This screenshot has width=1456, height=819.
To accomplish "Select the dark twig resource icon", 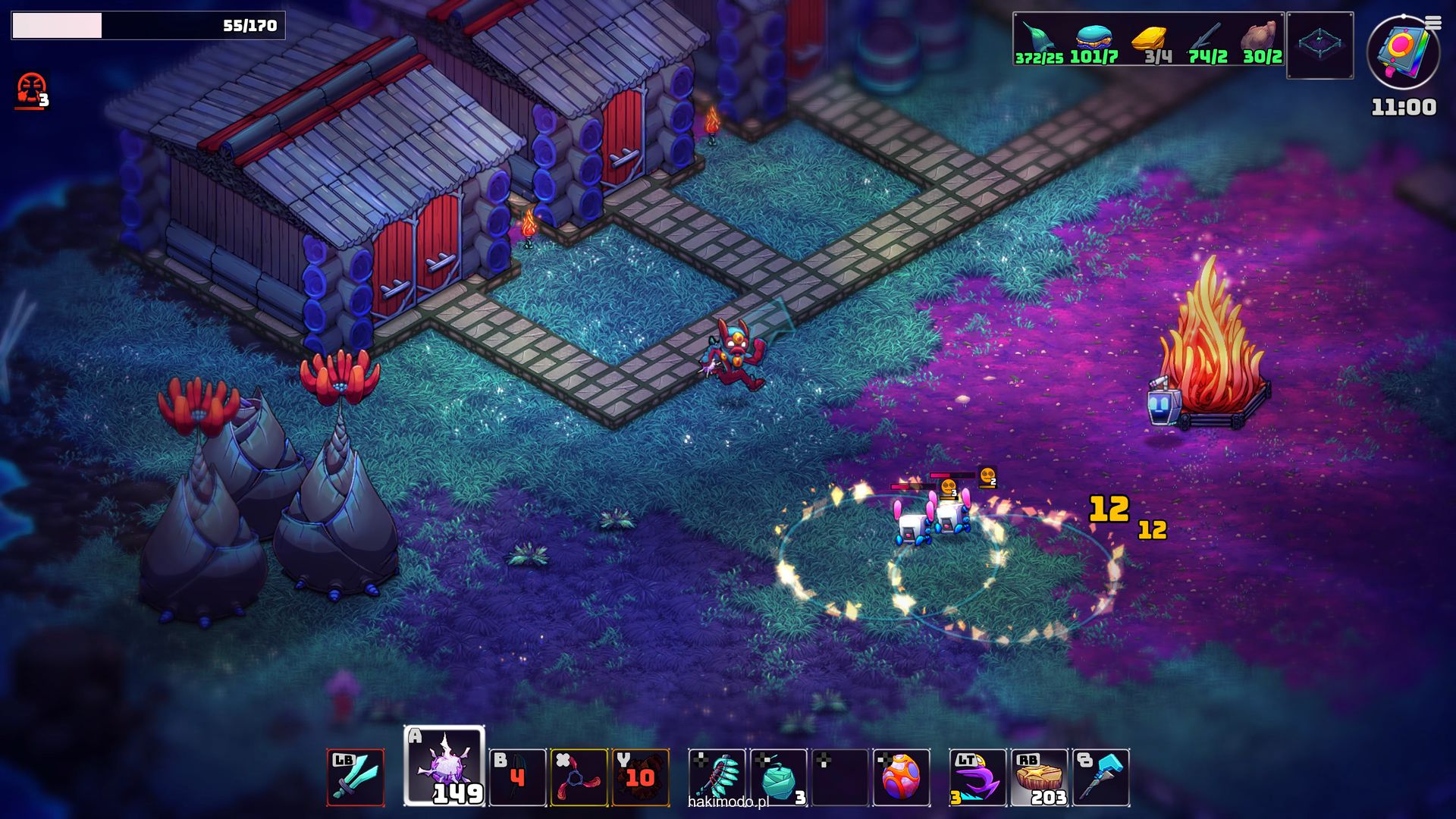I will click(1206, 38).
